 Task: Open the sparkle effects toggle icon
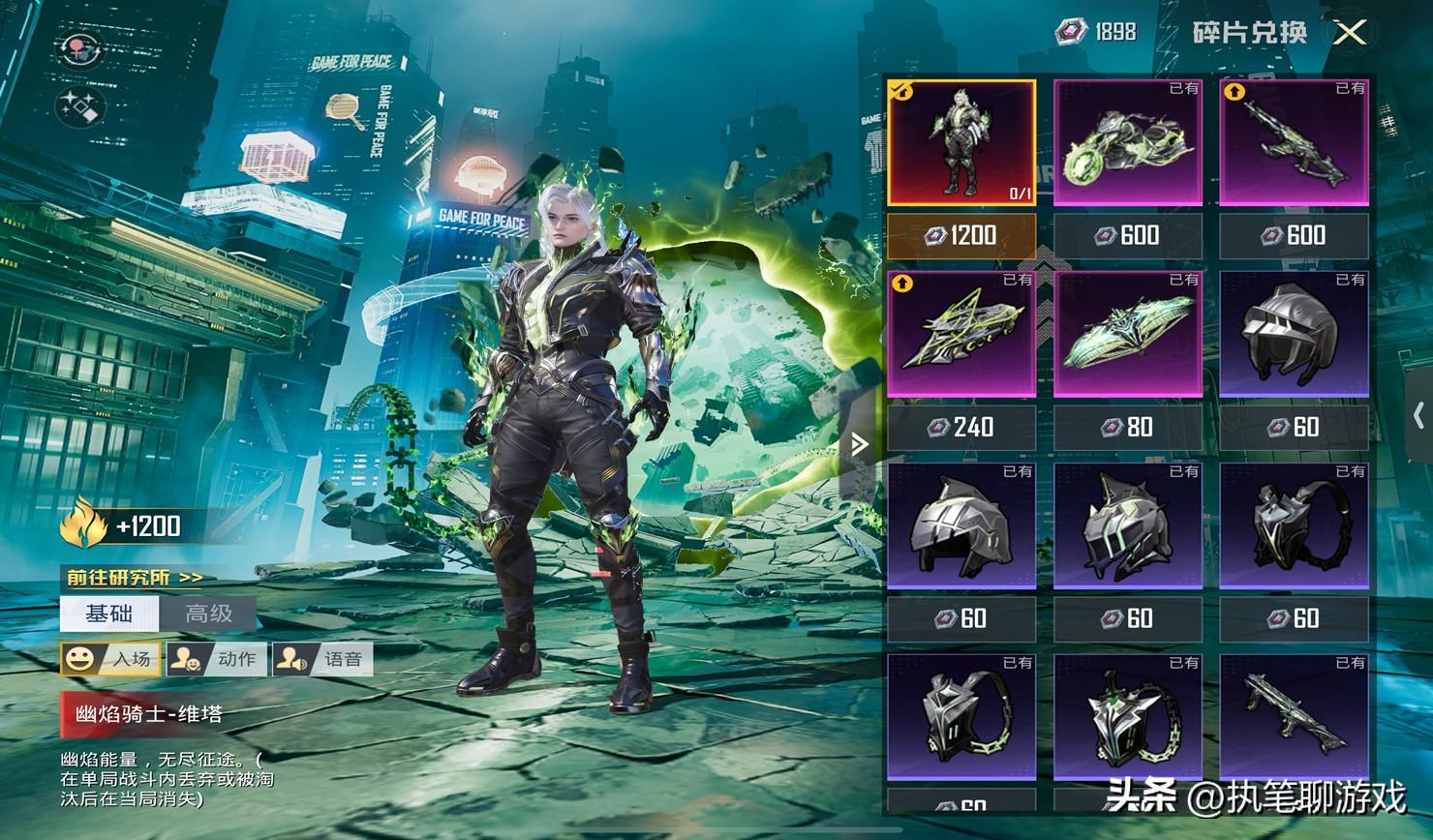(x=80, y=107)
